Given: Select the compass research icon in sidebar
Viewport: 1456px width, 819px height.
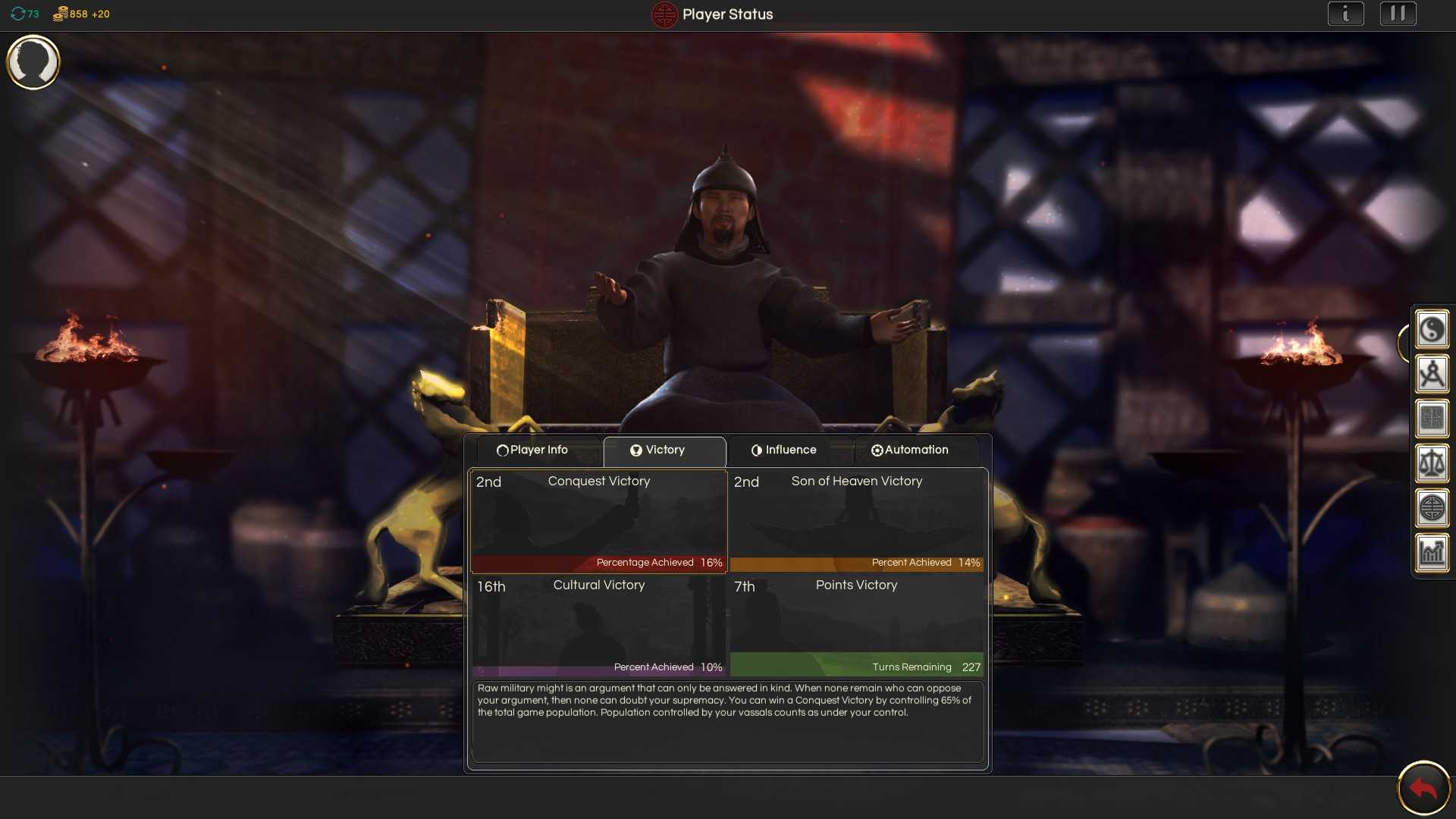Looking at the screenshot, I should [1432, 373].
